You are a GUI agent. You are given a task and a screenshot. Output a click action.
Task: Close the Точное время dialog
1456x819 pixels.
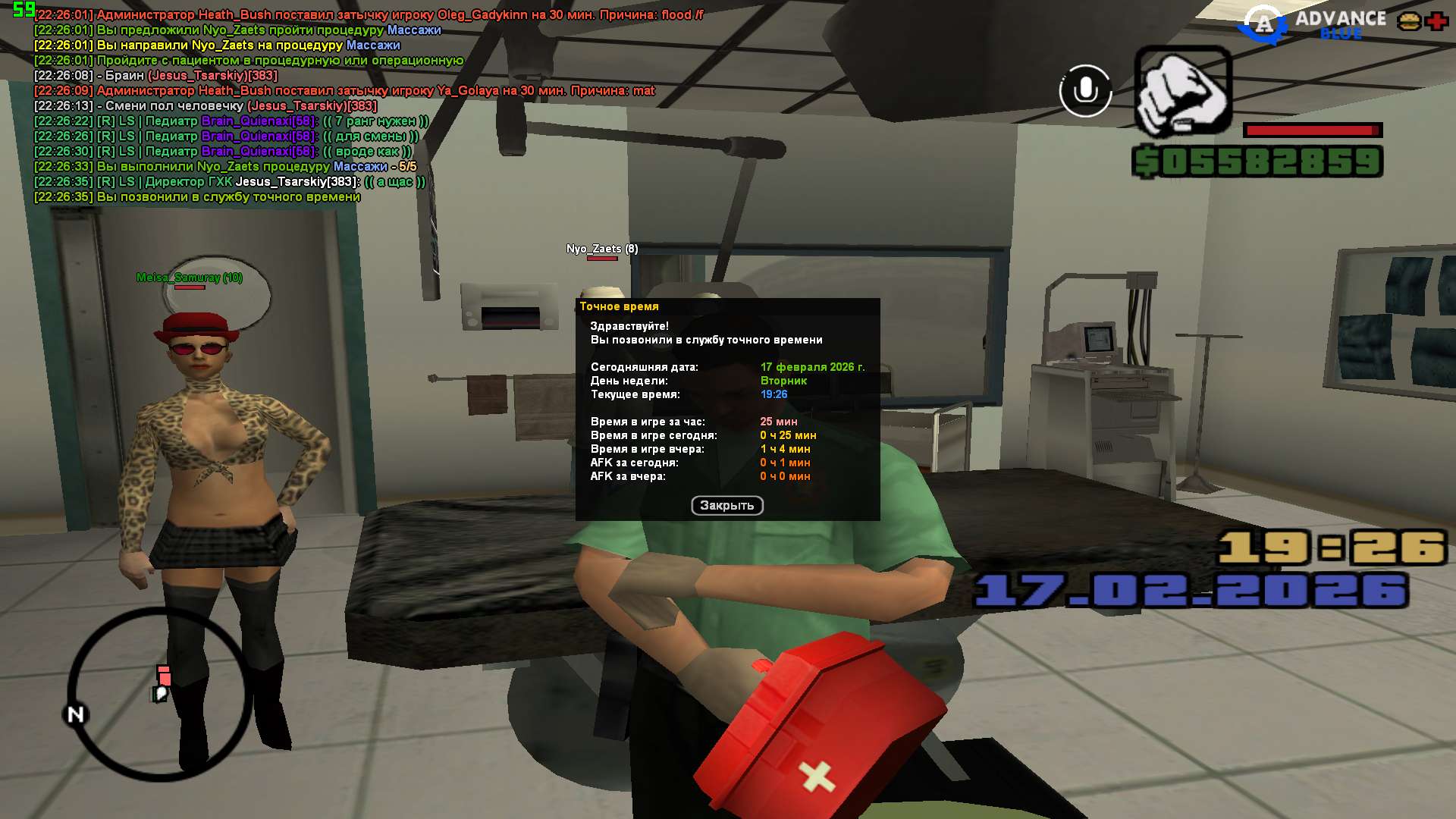(726, 506)
